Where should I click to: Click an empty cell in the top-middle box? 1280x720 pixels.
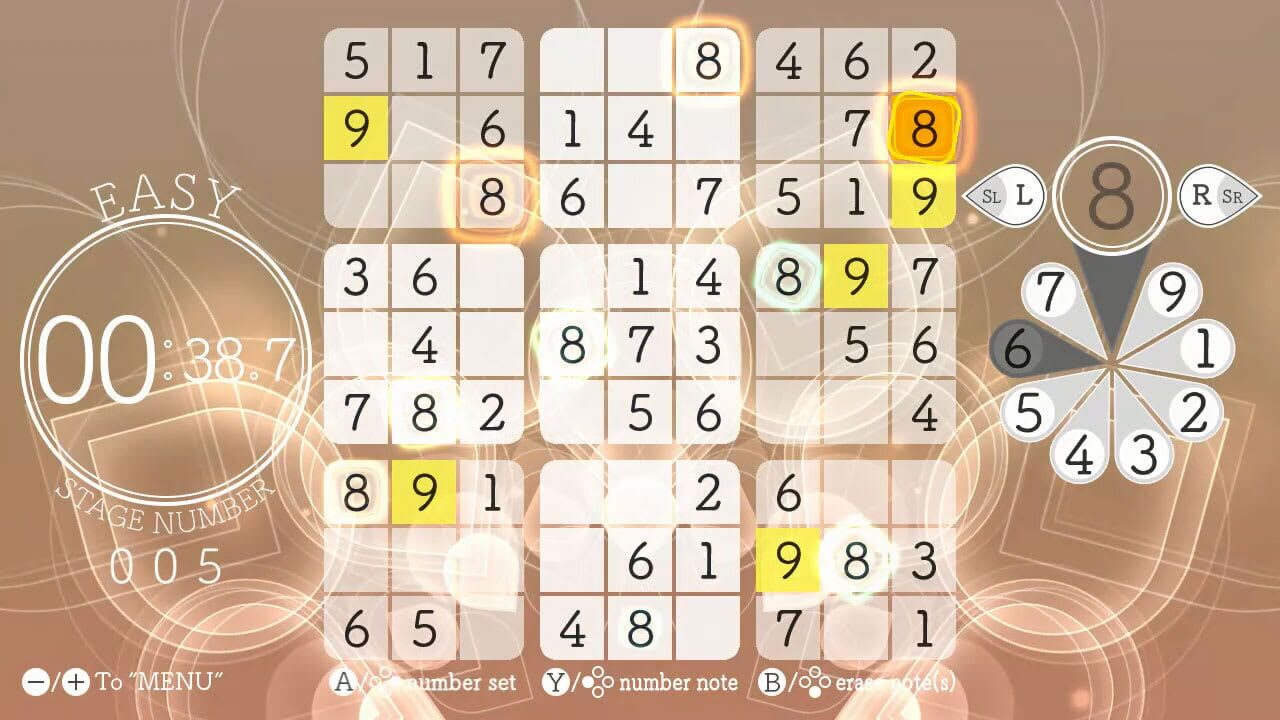[x=572, y=60]
